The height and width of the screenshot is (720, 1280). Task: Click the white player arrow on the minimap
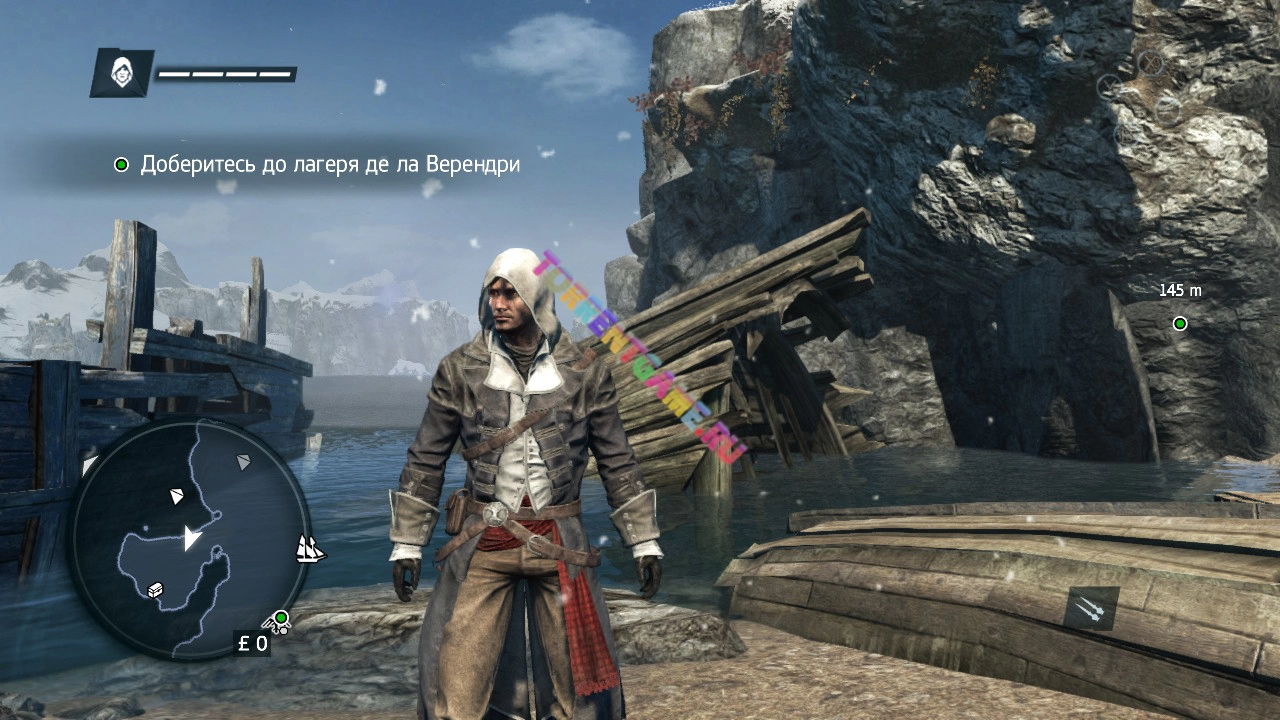coord(191,539)
